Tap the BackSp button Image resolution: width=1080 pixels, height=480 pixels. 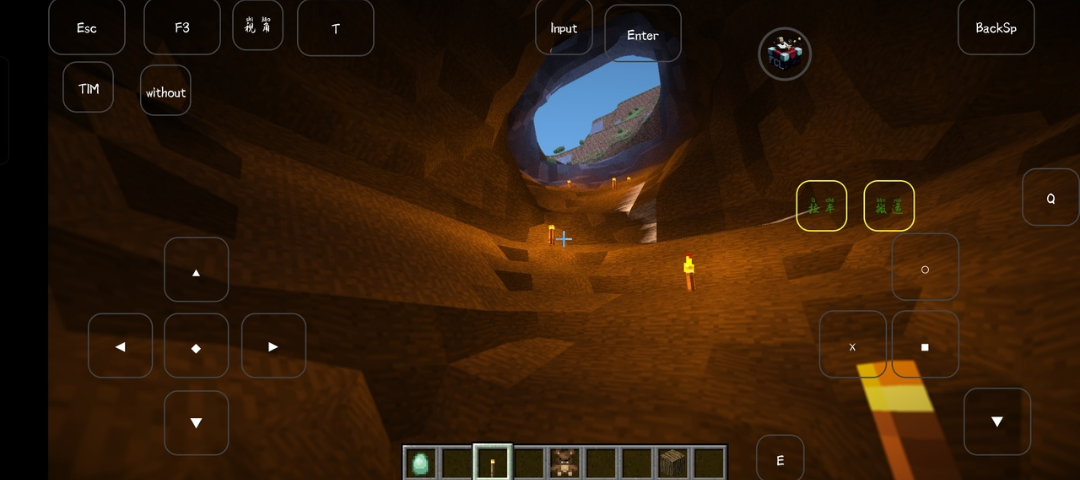[996, 27]
